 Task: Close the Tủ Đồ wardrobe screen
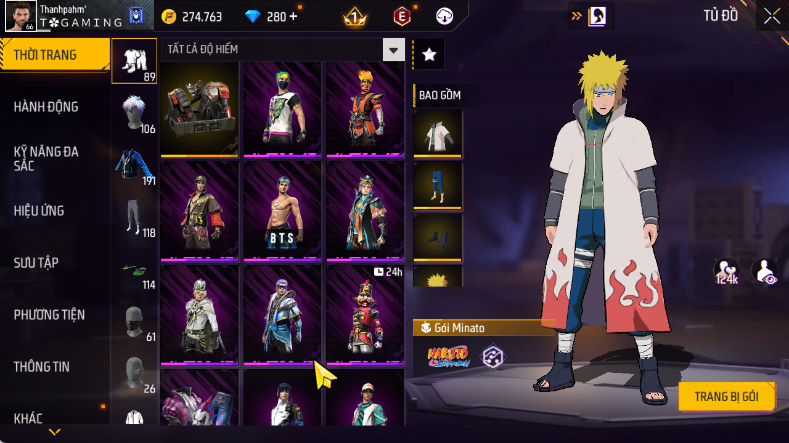[x=772, y=16]
